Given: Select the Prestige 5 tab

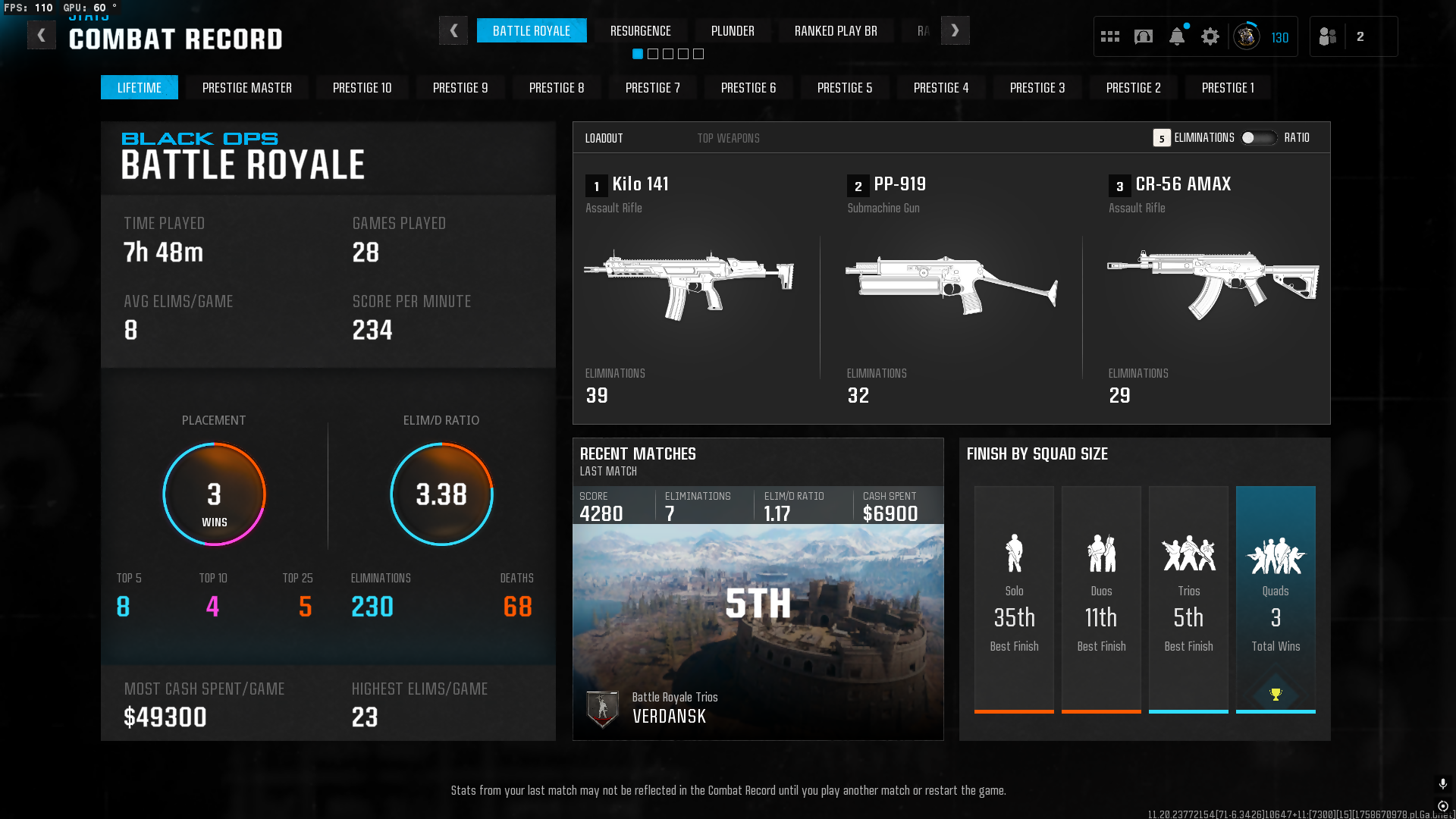Looking at the screenshot, I should click(x=844, y=88).
